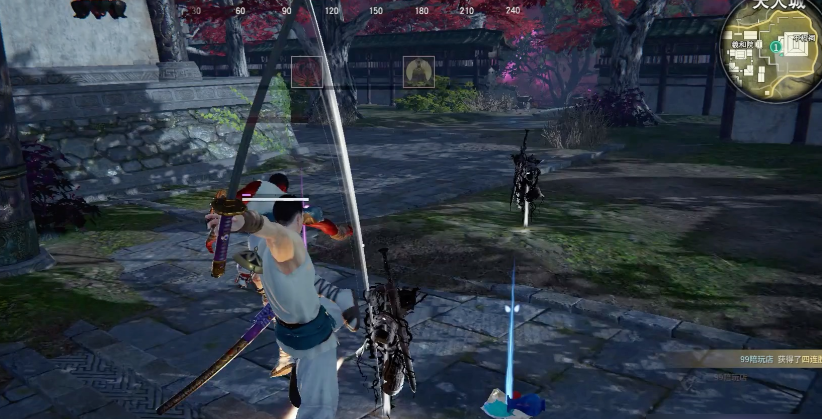Click the red flower buff icon
The height and width of the screenshot is (419, 822).
click(306, 72)
